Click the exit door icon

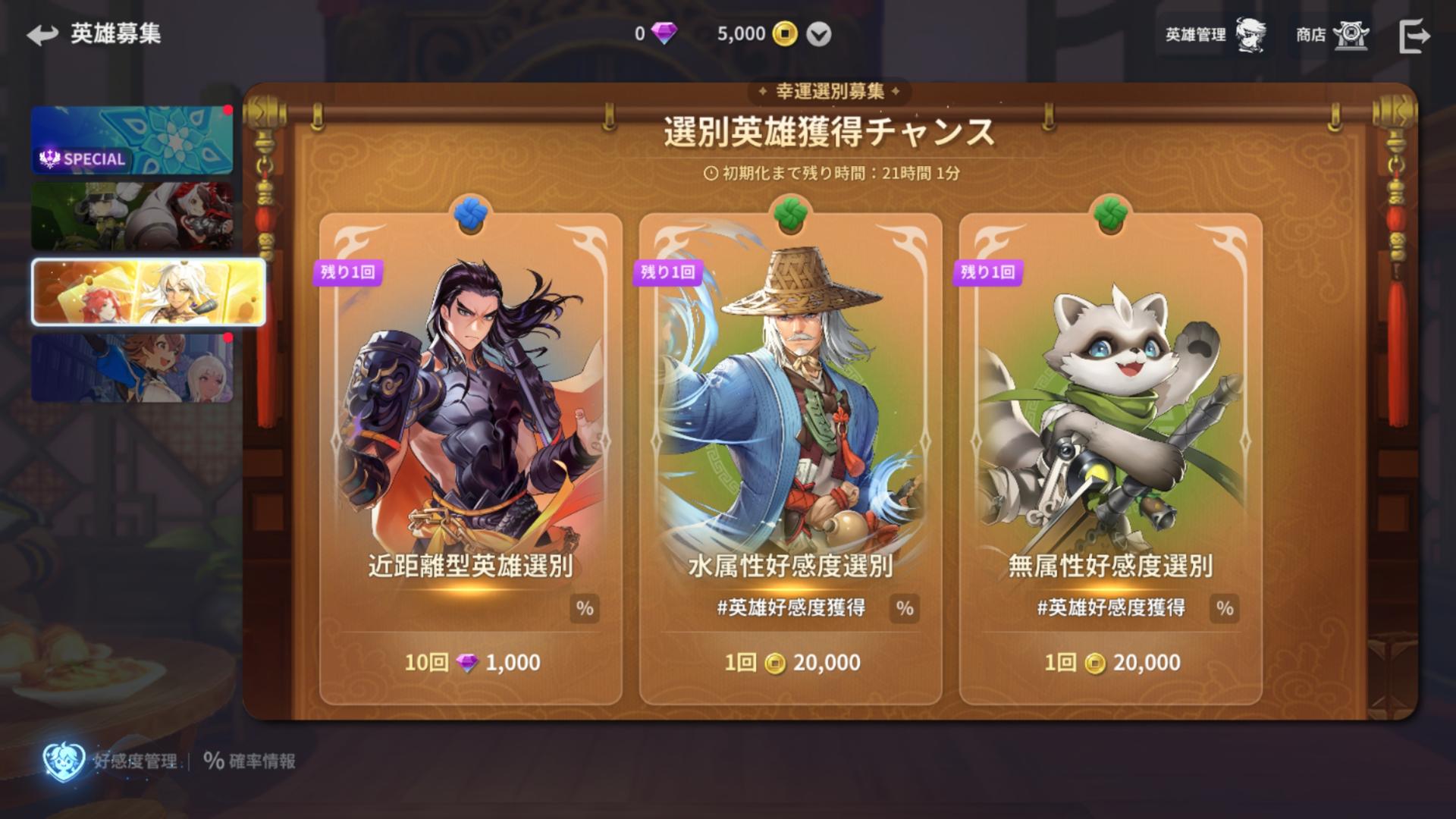click(1414, 36)
